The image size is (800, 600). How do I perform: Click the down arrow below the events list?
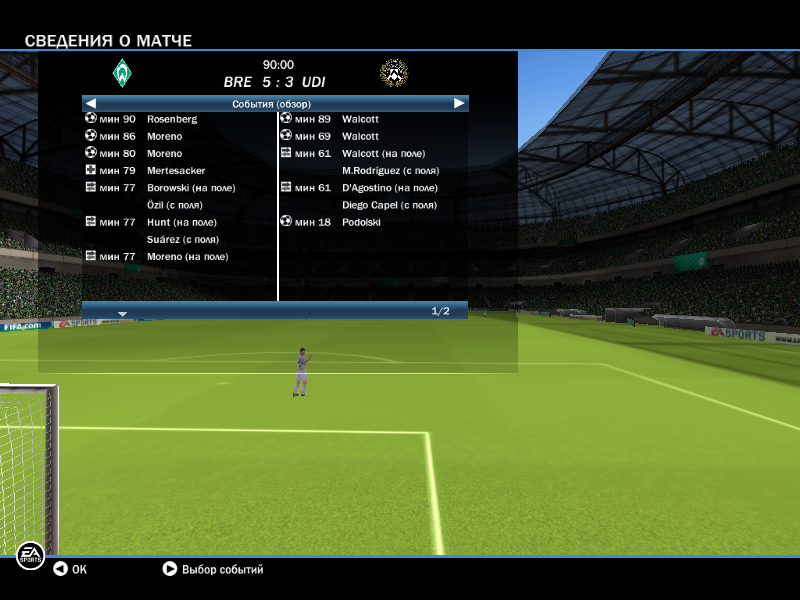(122, 313)
